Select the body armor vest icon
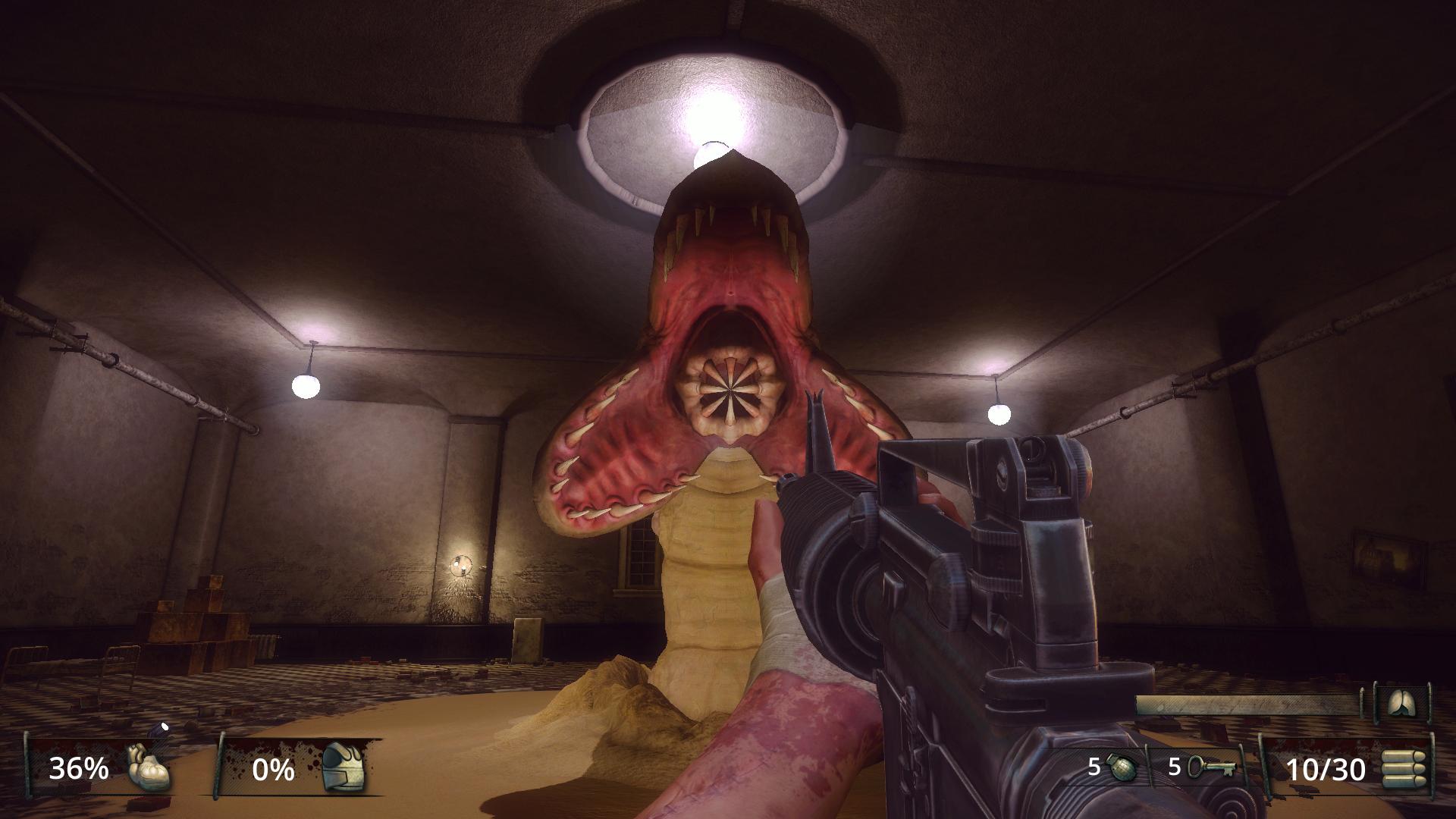1456x819 pixels. pos(343,768)
